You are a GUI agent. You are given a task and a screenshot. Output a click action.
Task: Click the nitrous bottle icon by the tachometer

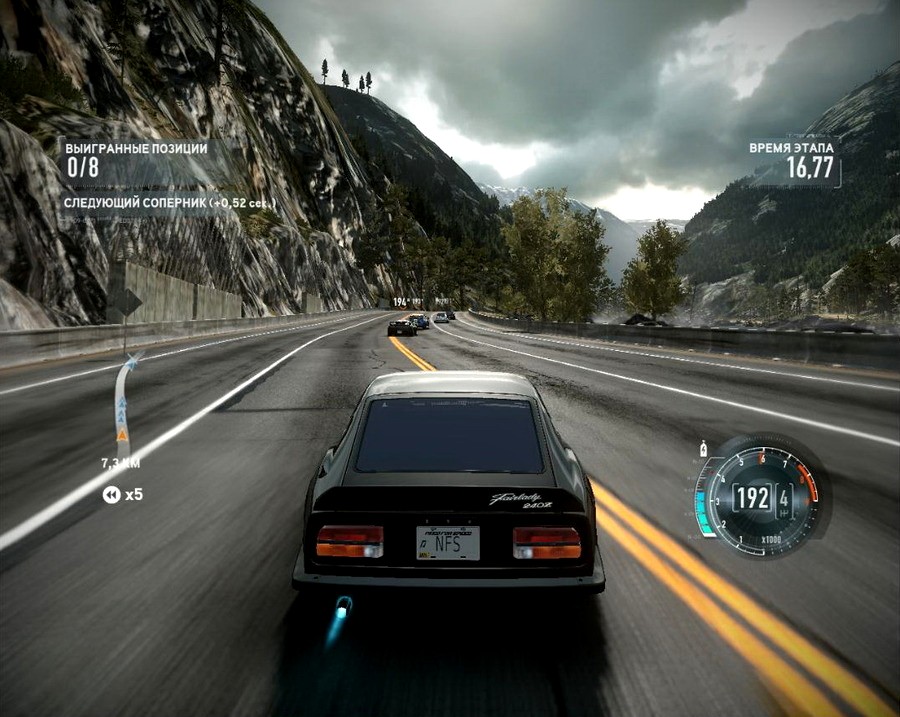tap(705, 449)
